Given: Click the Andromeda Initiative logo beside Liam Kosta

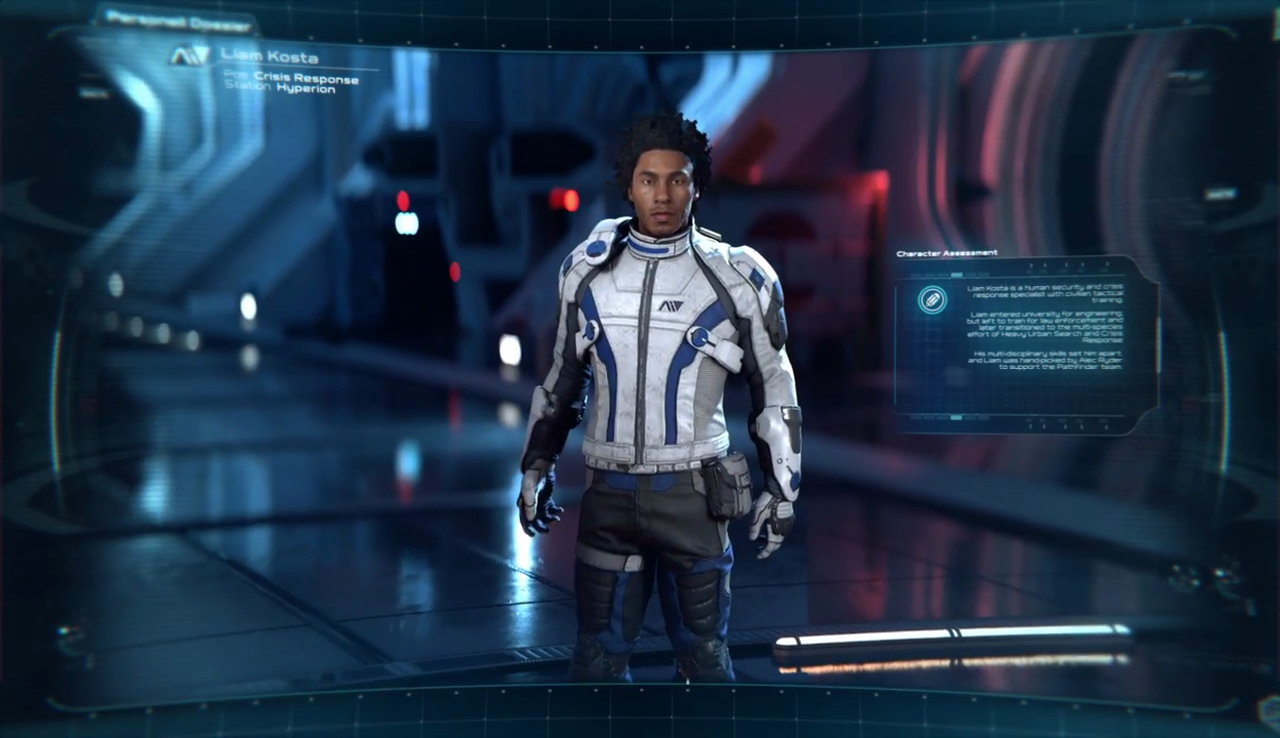Looking at the screenshot, I should point(189,56).
